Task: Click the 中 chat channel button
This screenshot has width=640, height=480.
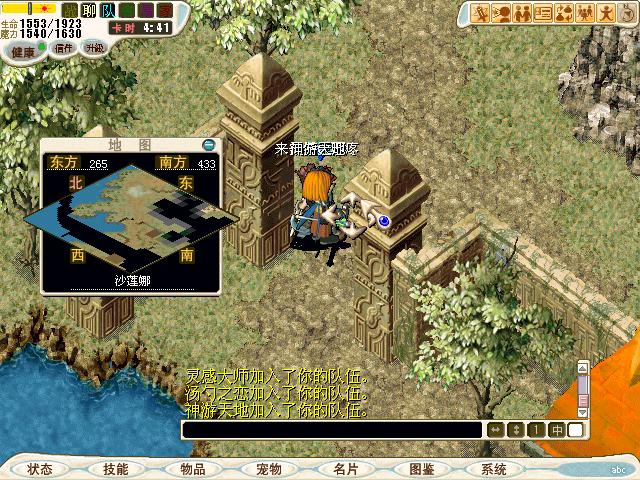Action: click(557, 430)
